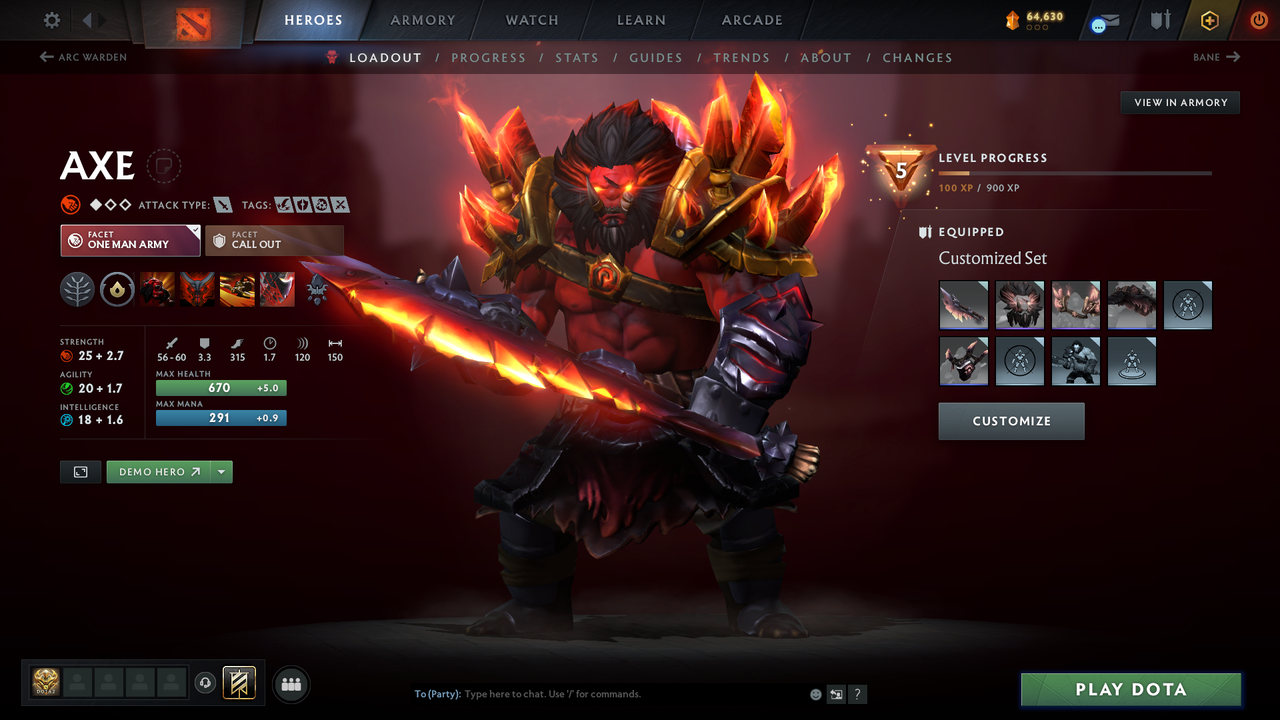
Task: View the Culling Blade ability icon
Action: (x=277, y=289)
